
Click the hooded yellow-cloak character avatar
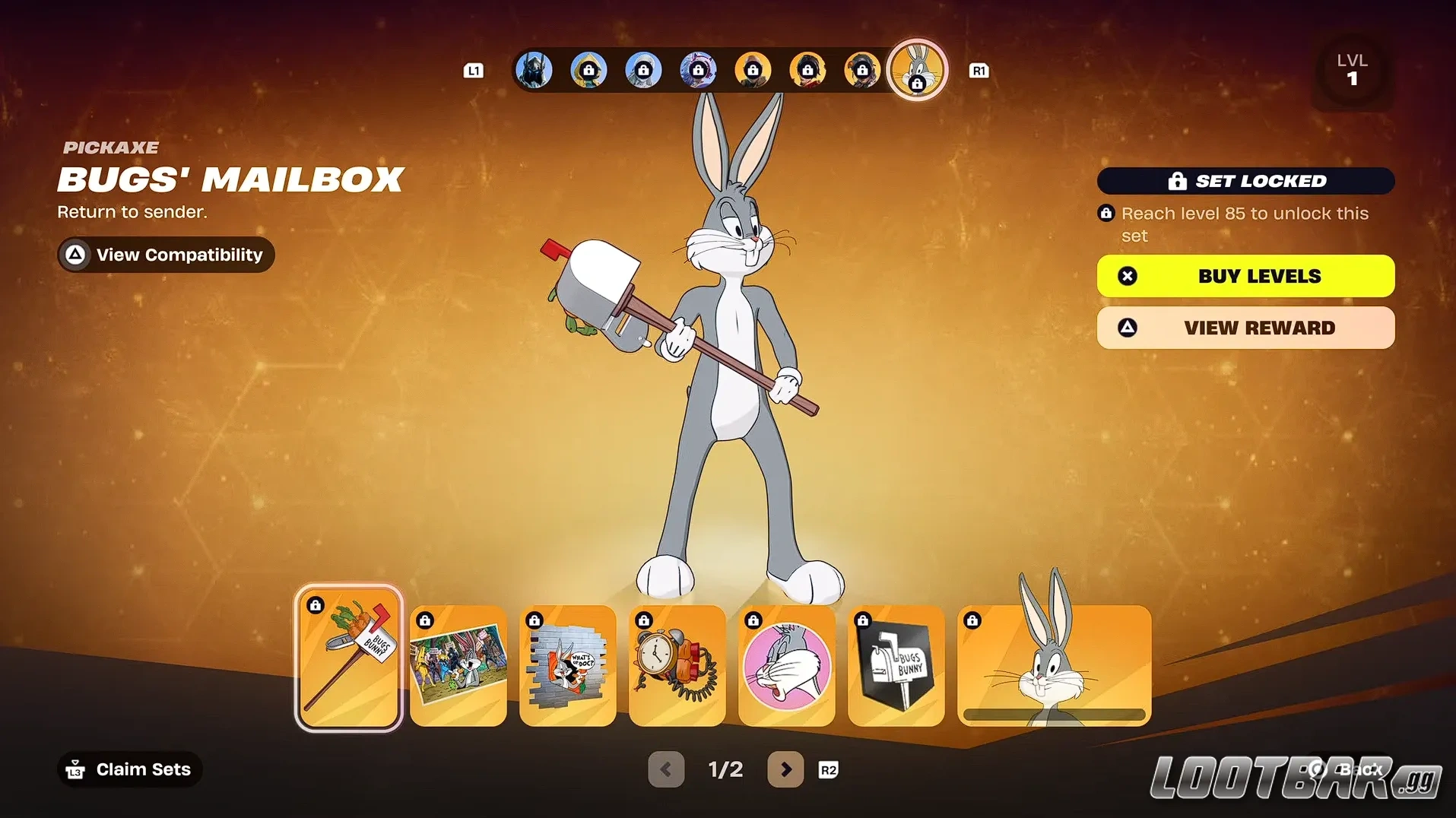tap(589, 69)
